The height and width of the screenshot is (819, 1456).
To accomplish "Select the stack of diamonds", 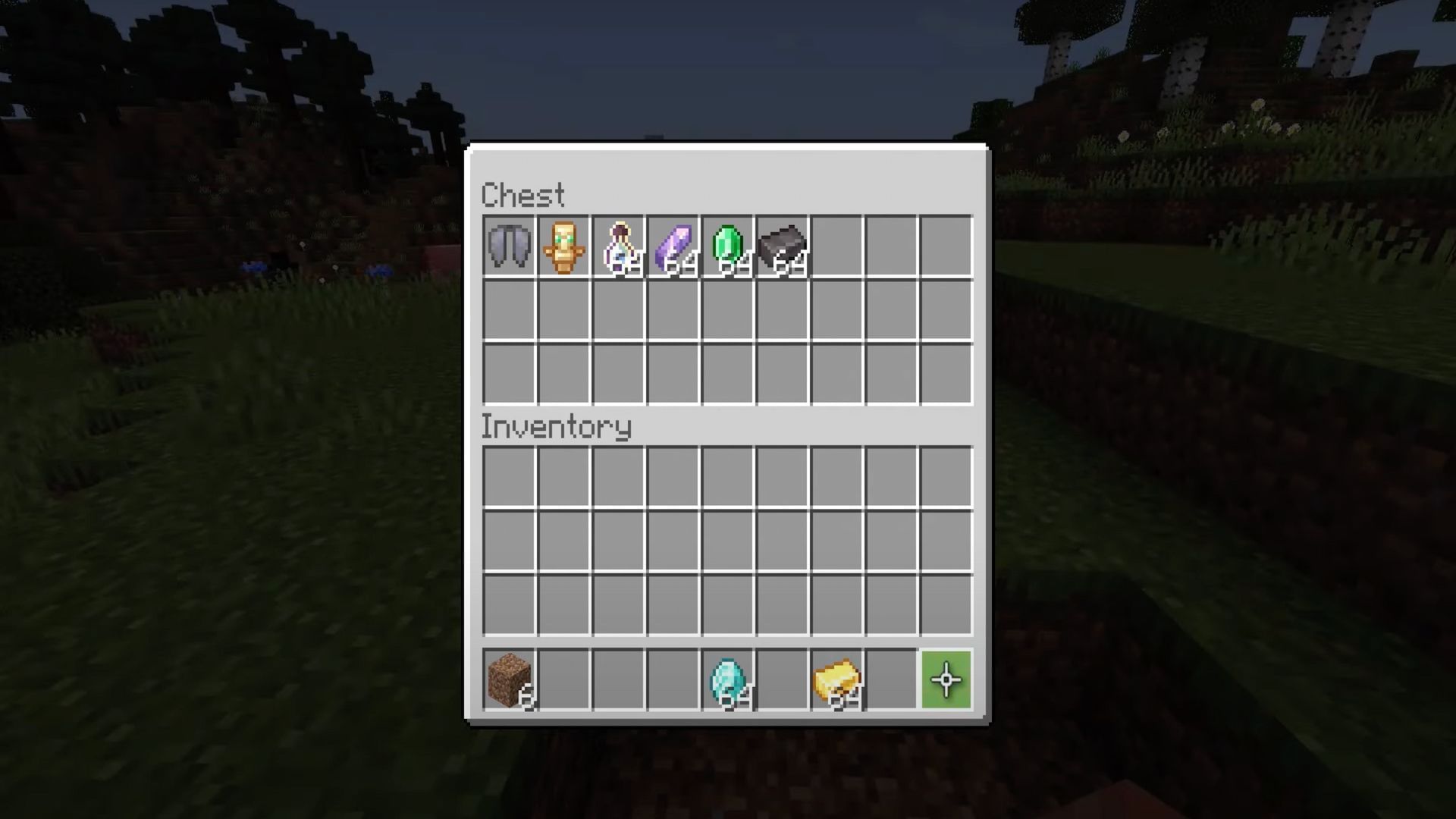I will click(x=726, y=680).
